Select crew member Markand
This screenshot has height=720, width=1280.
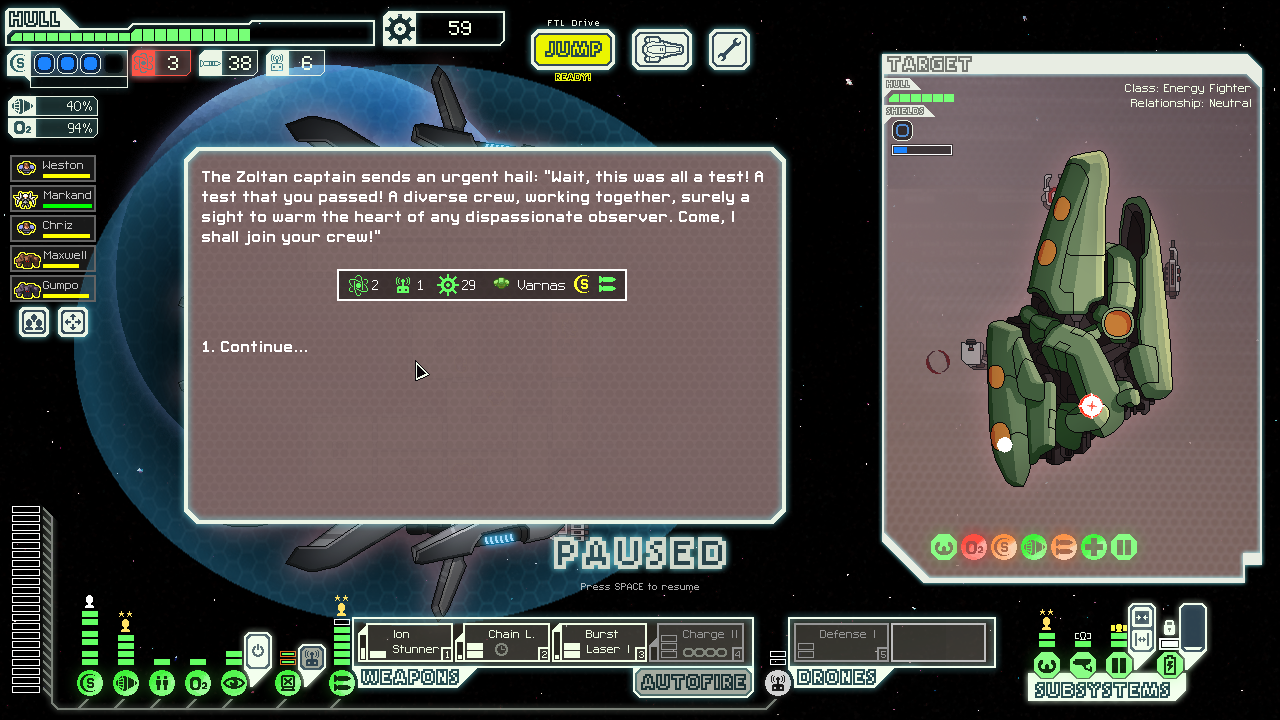click(54, 198)
